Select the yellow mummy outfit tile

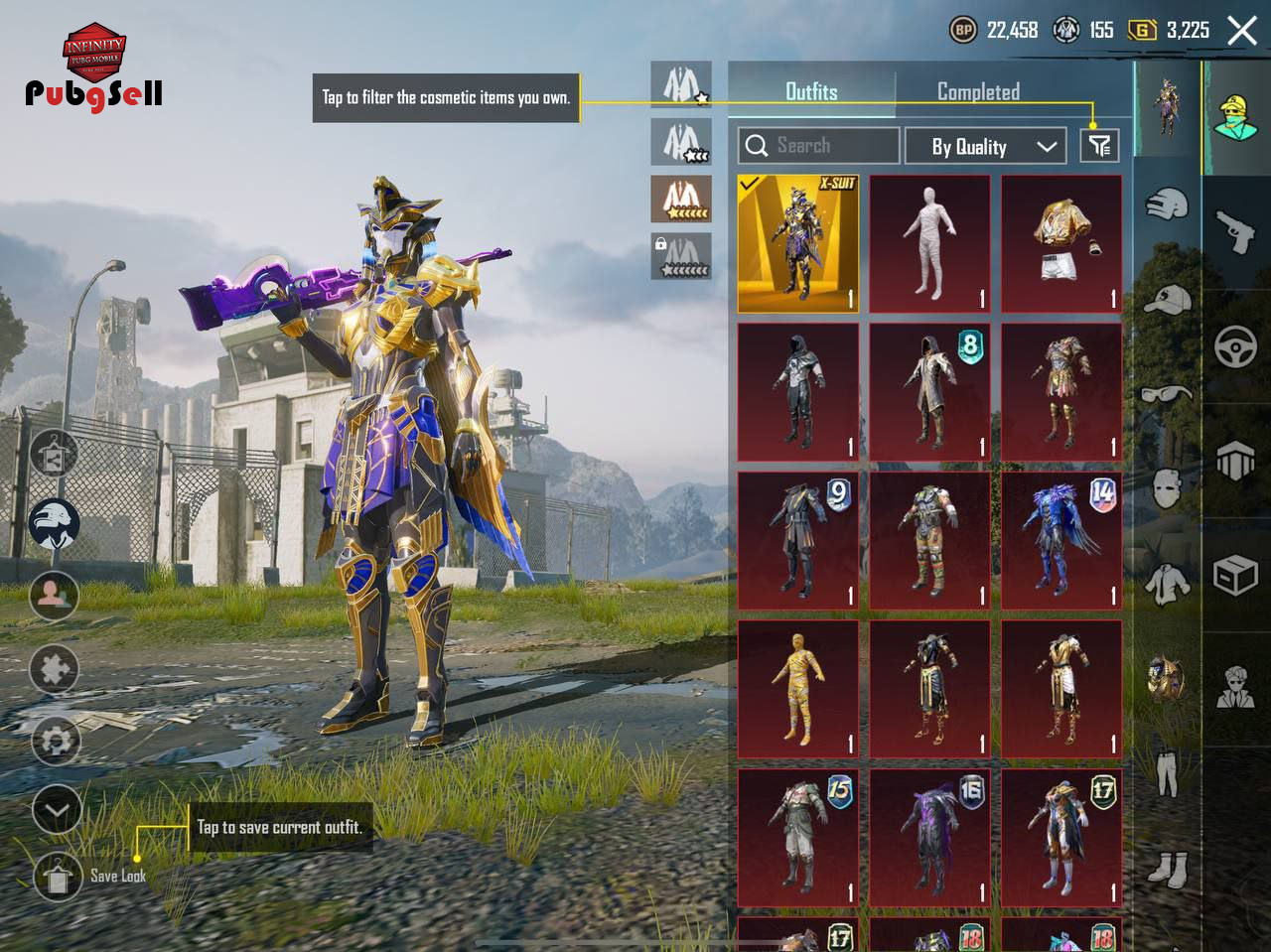[x=797, y=690]
